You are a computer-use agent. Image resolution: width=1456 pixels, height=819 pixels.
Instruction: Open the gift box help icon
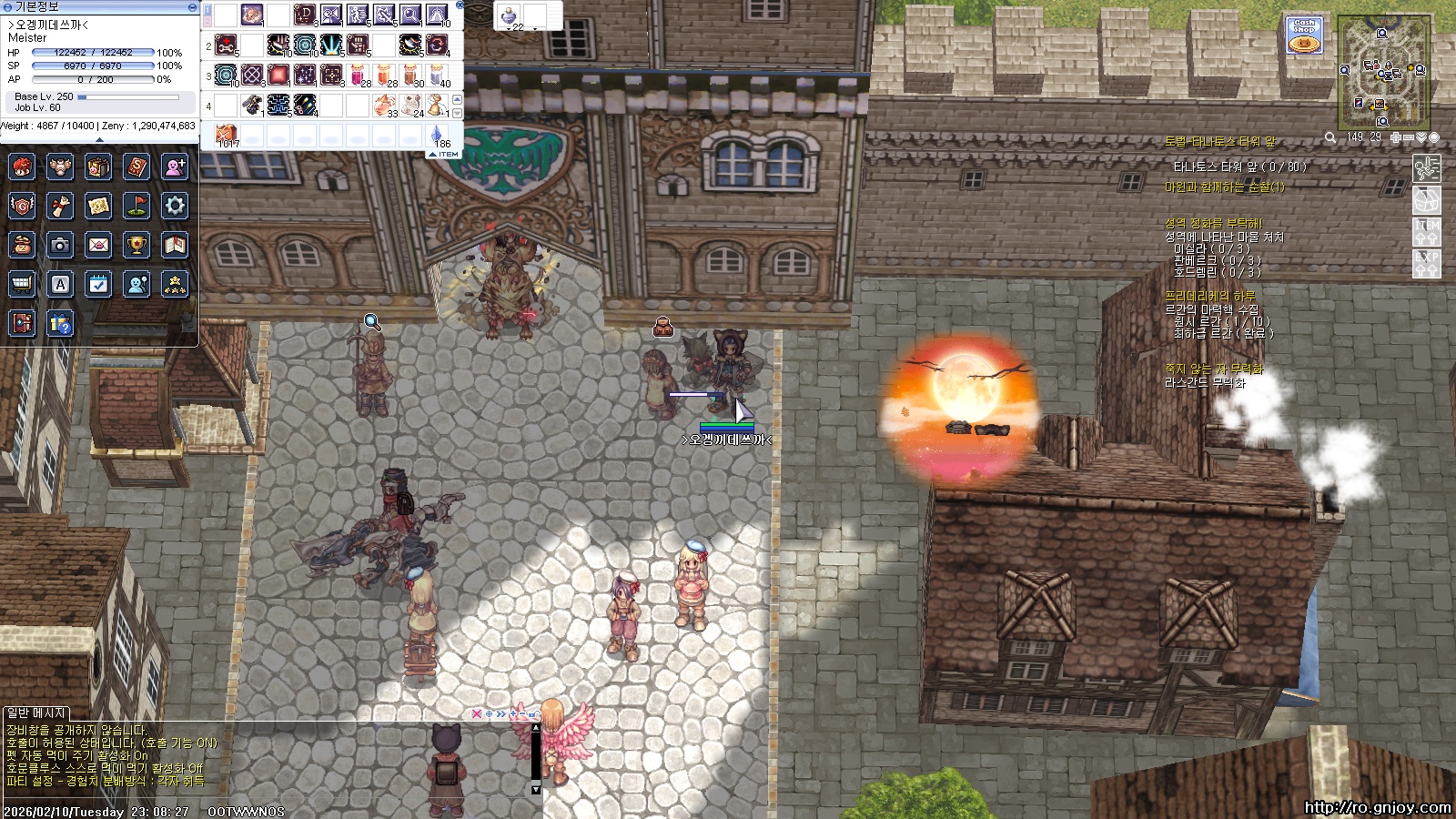click(60, 323)
